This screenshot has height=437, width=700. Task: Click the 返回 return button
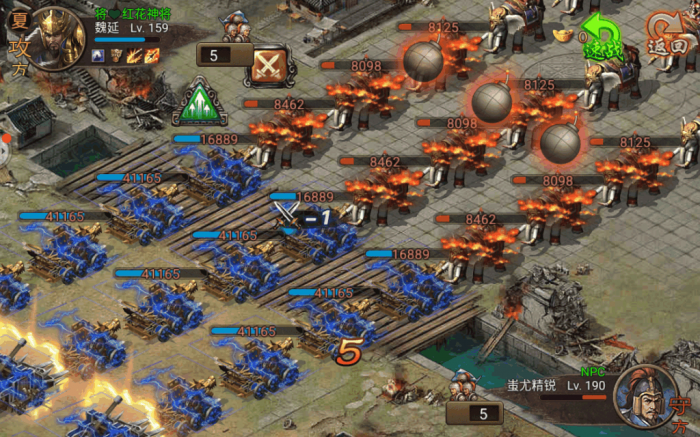664,33
